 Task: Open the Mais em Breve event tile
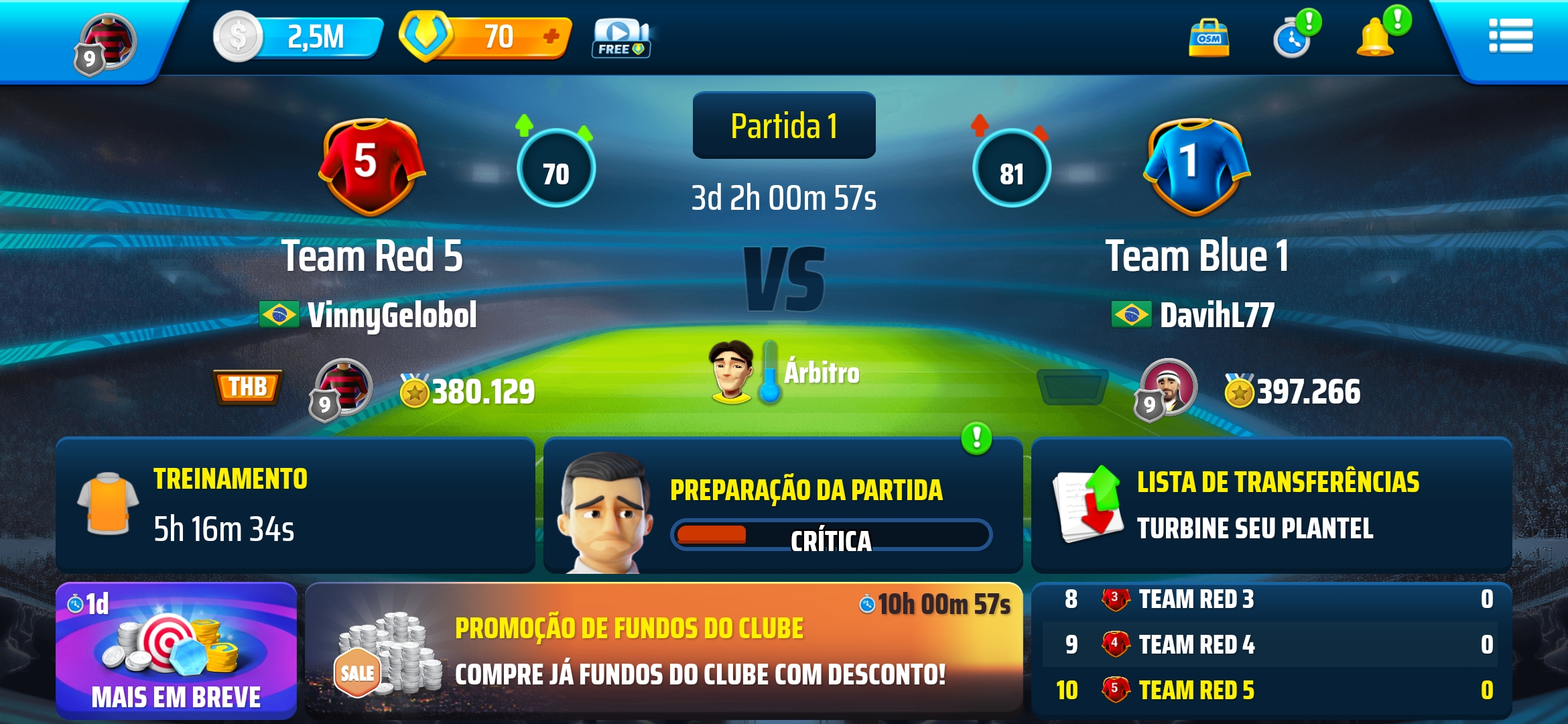[x=176, y=650]
